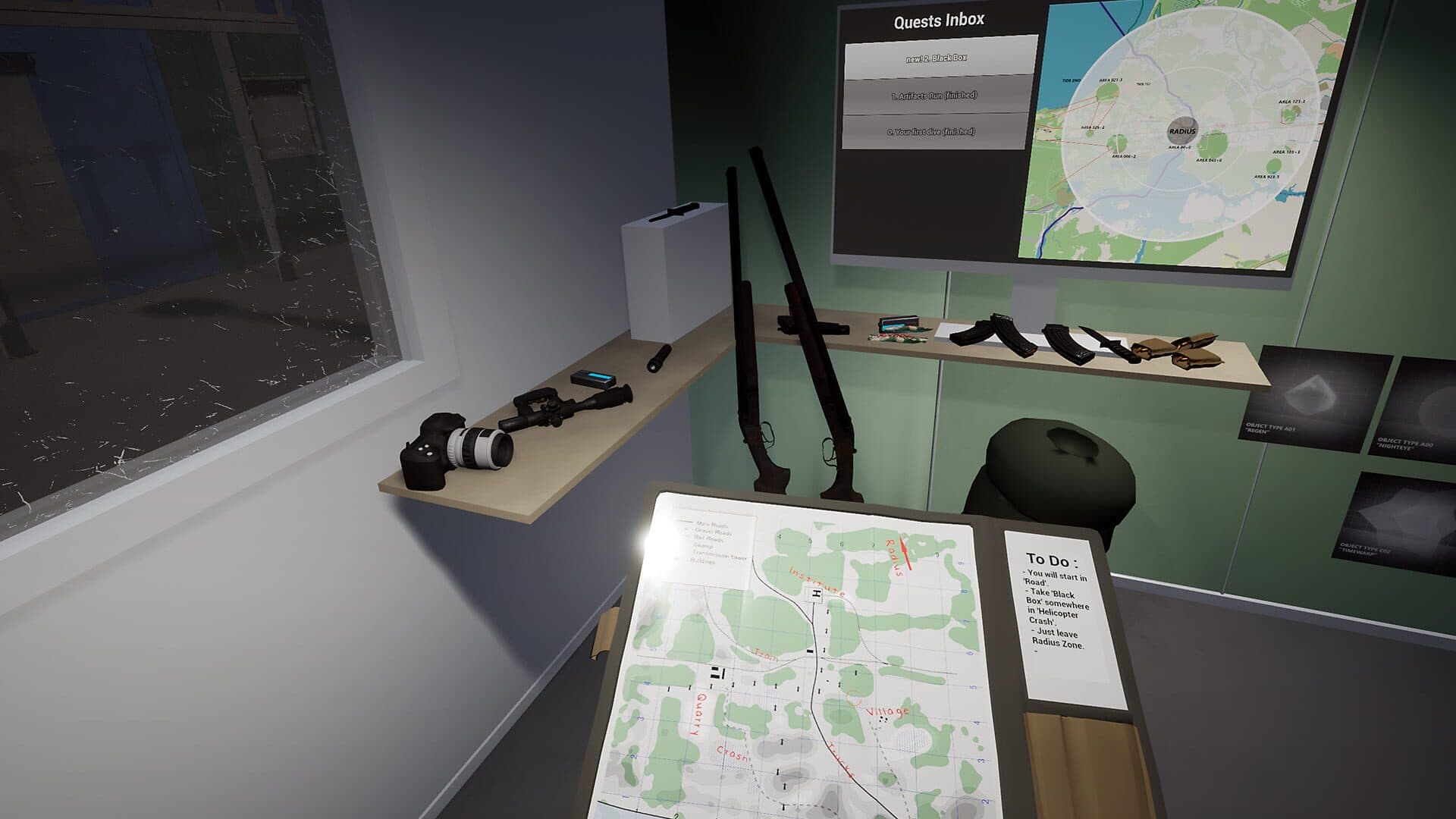Click the RADIUS marker on the wall map
The height and width of the screenshot is (819, 1456).
1181,130
